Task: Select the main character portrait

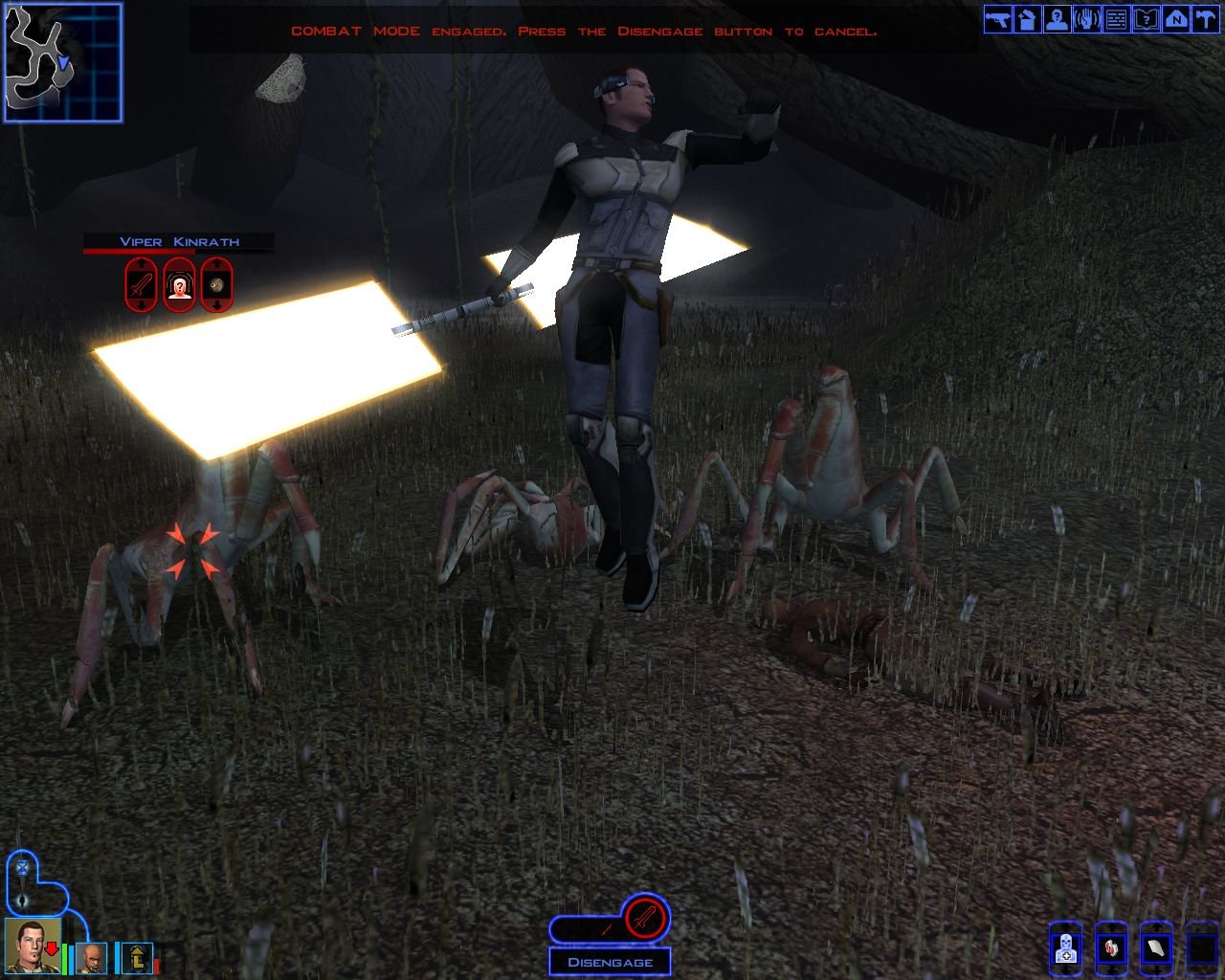Action: pyautogui.click(x=33, y=946)
